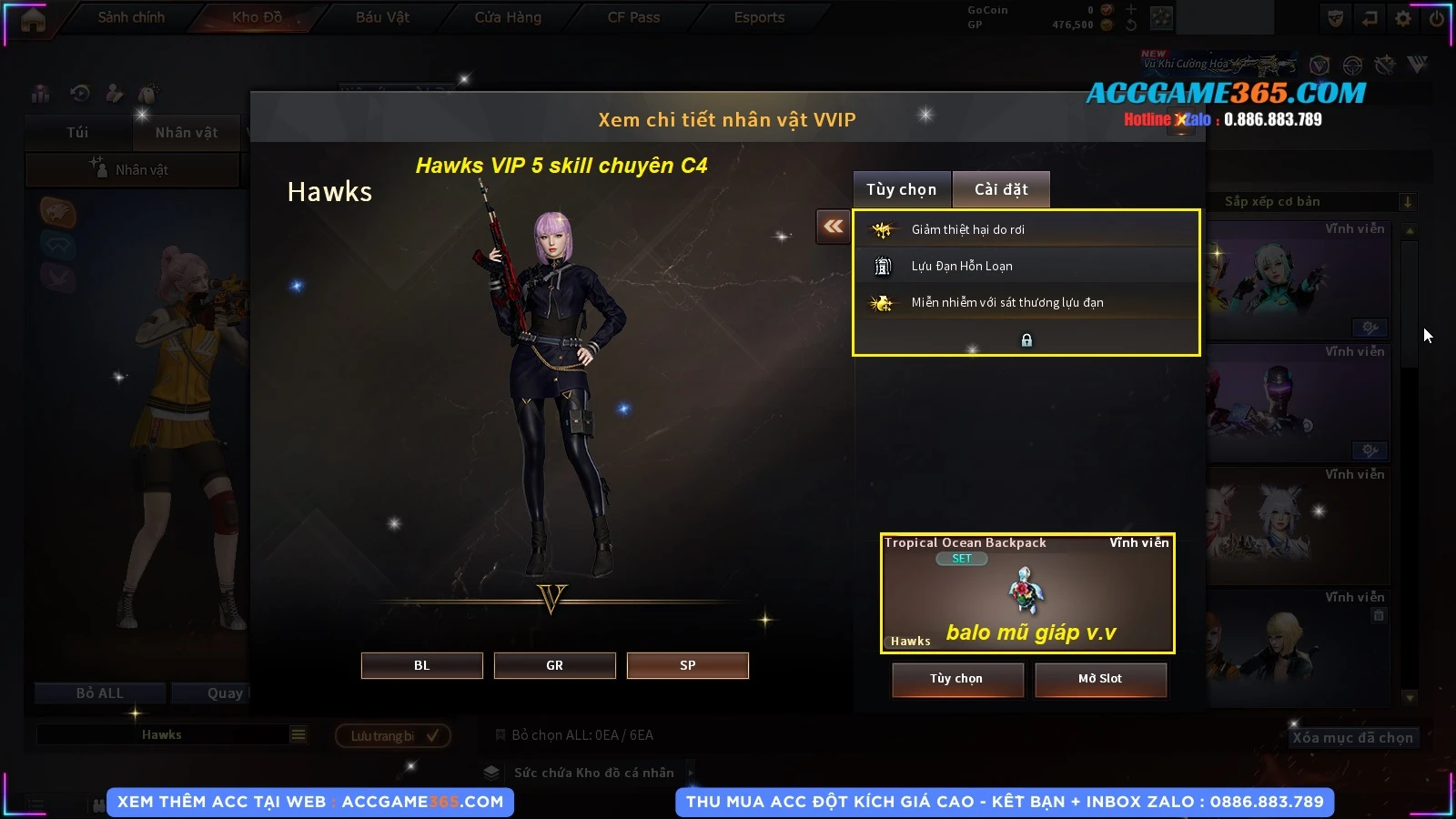Click the Tropical Ocean Backpack item slot
1456x819 pixels.
pyautogui.click(x=1026, y=592)
